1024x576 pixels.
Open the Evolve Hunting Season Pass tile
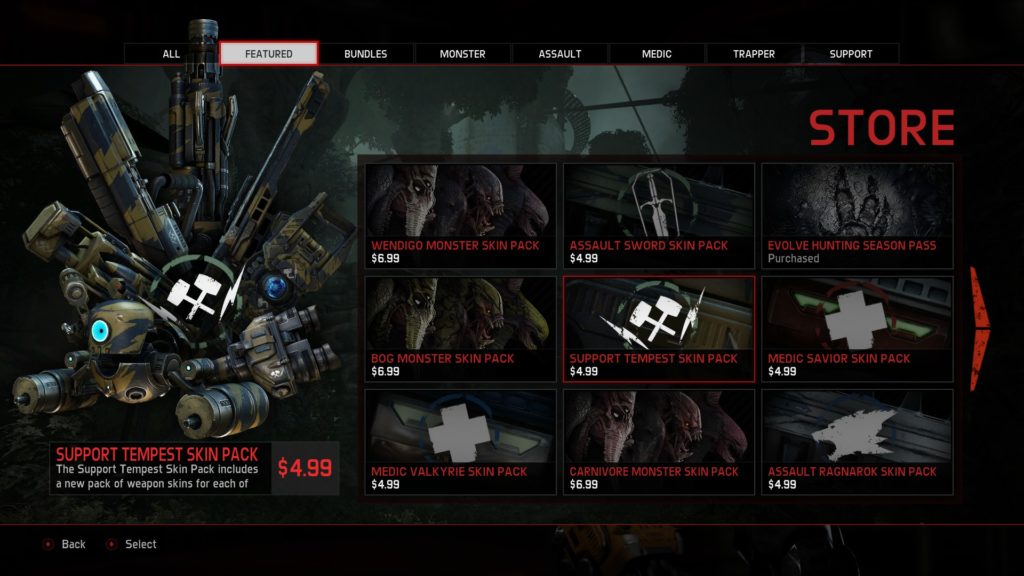pos(857,216)
